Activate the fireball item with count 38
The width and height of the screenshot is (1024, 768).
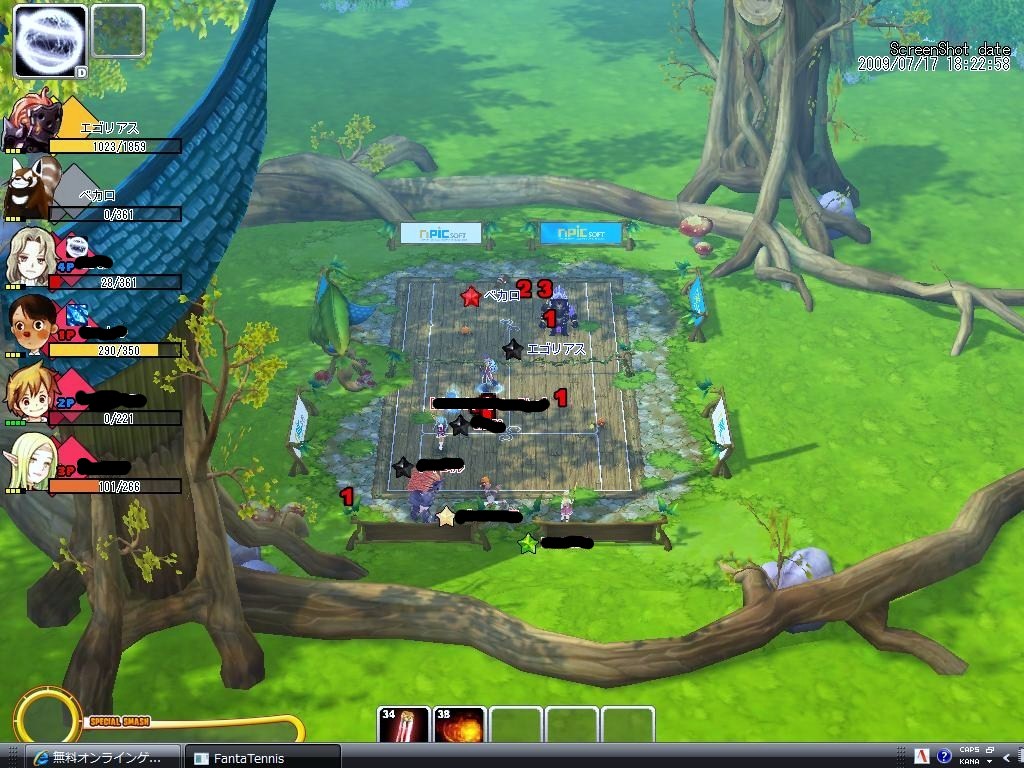460,725
